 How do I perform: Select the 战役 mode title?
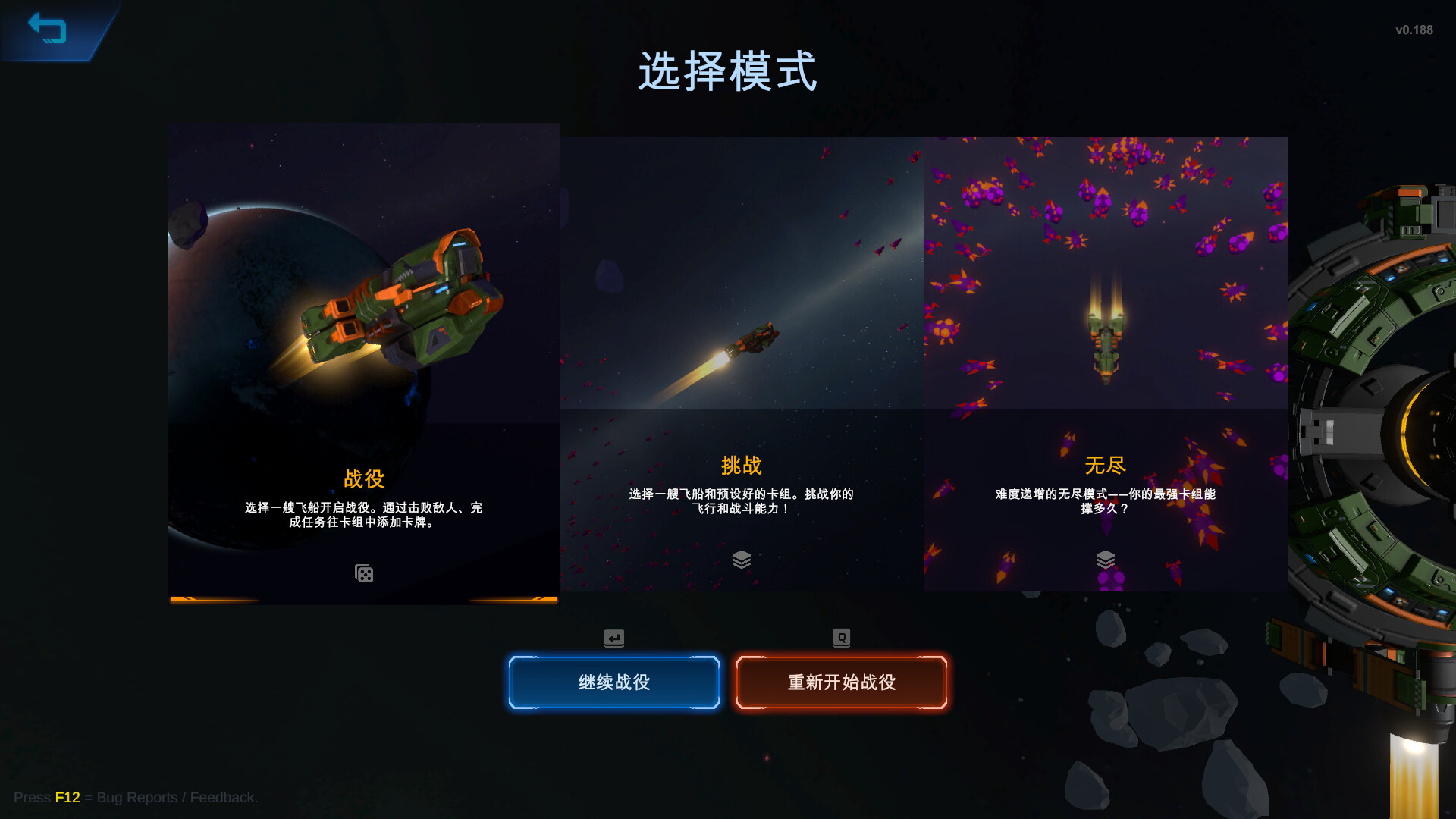point(364,479)
